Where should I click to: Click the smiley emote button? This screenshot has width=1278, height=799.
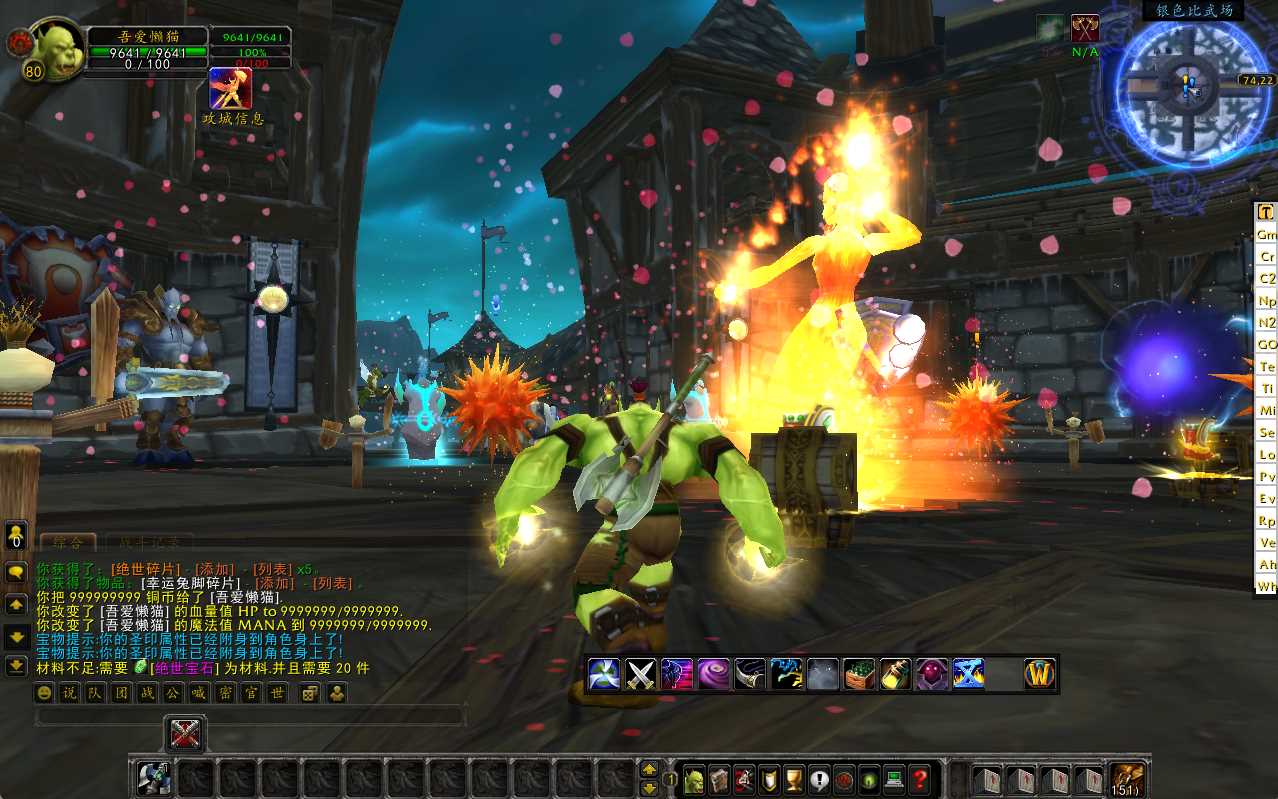43,692
